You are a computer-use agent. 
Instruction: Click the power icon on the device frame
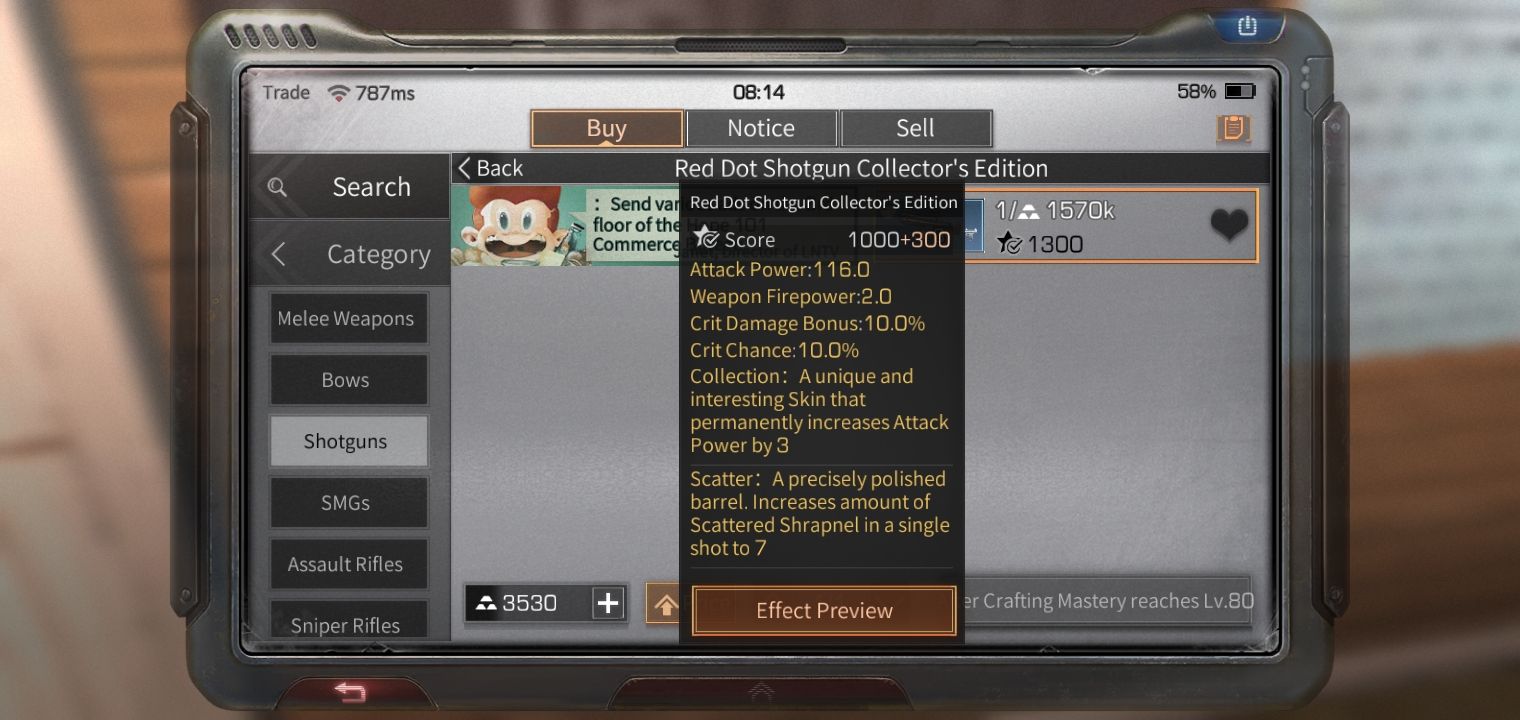[1245, 27]
